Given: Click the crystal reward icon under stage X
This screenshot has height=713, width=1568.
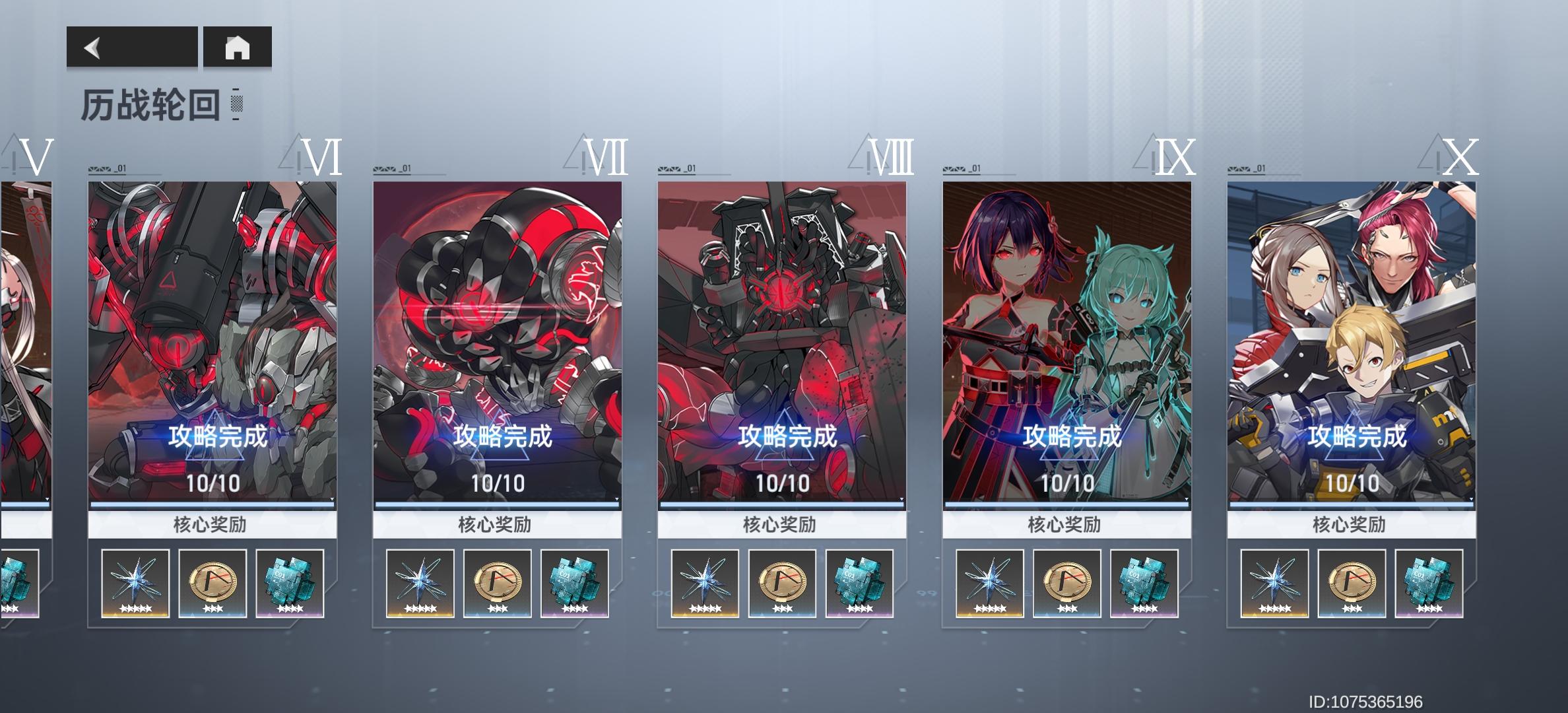Looking at the screenshot, I should [x=1273, y=584].
